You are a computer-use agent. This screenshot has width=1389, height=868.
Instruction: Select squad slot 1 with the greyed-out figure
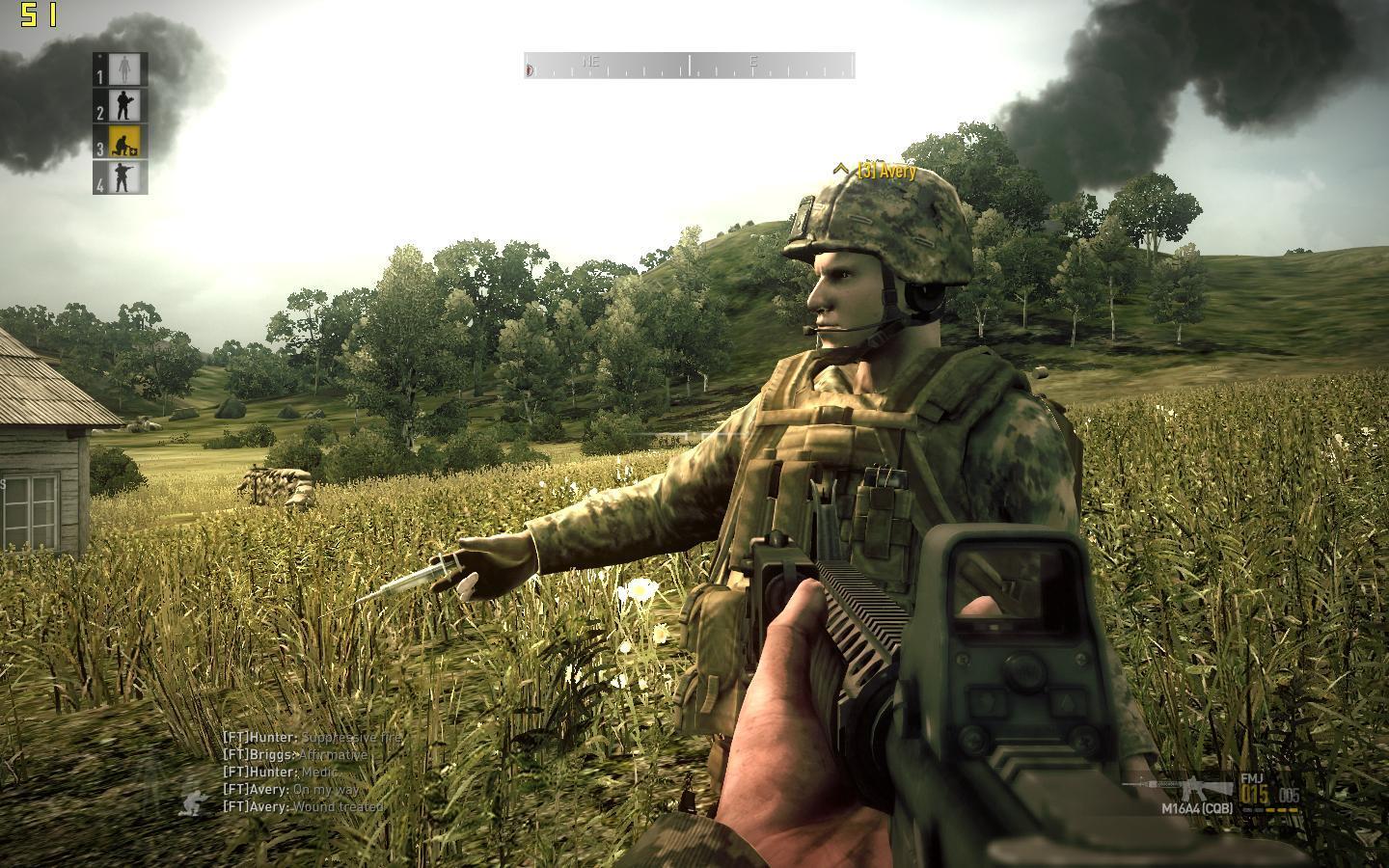[122, 69]
